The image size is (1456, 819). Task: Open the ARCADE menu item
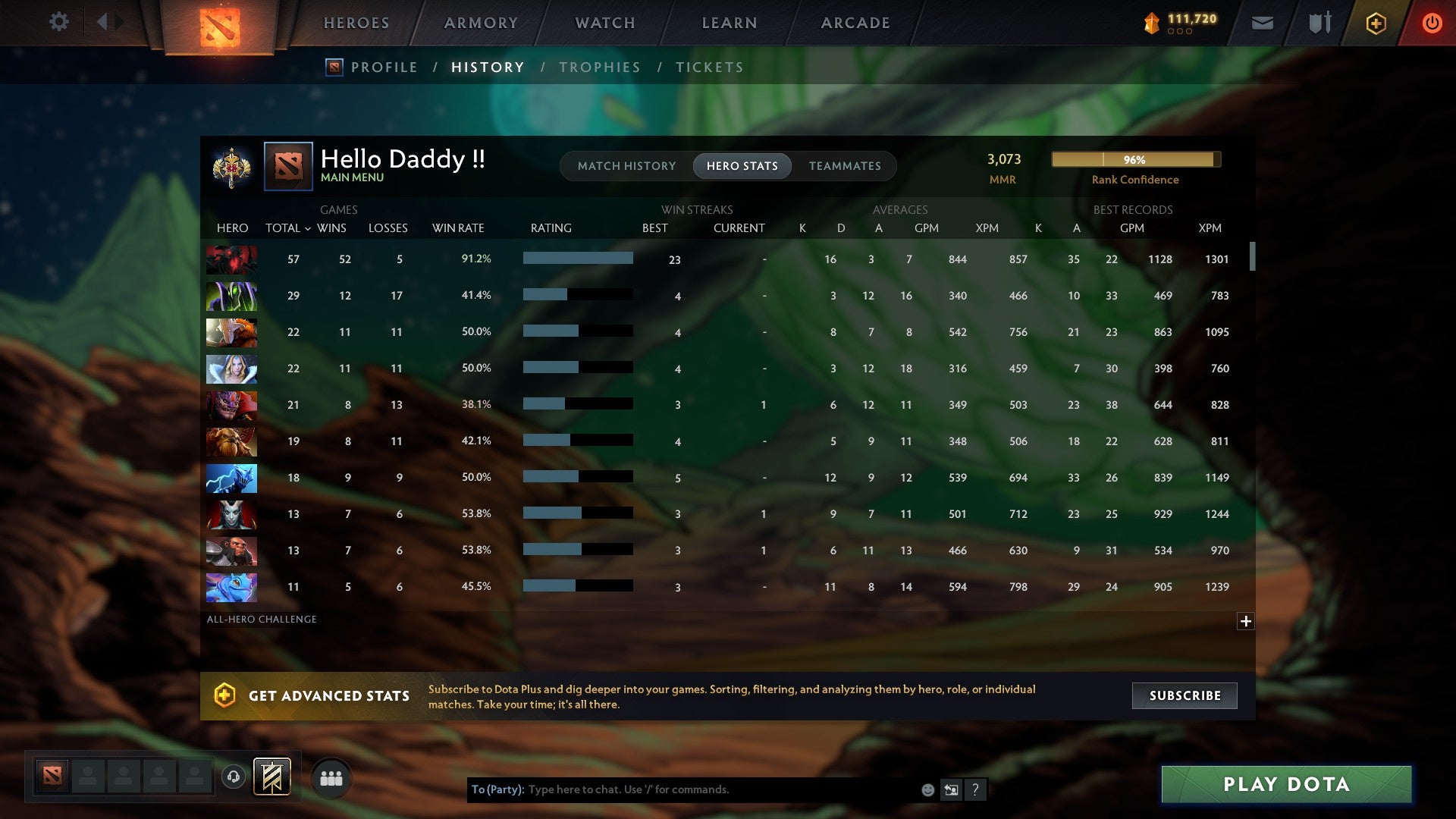pos(855,23)
